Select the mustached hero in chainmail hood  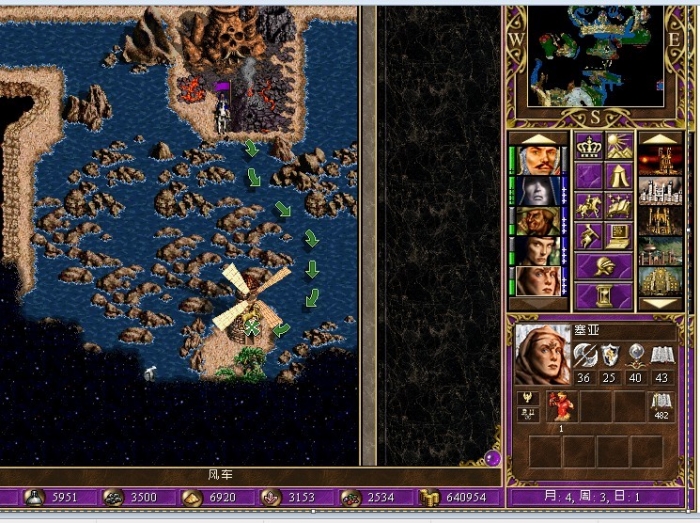[537, 160]
